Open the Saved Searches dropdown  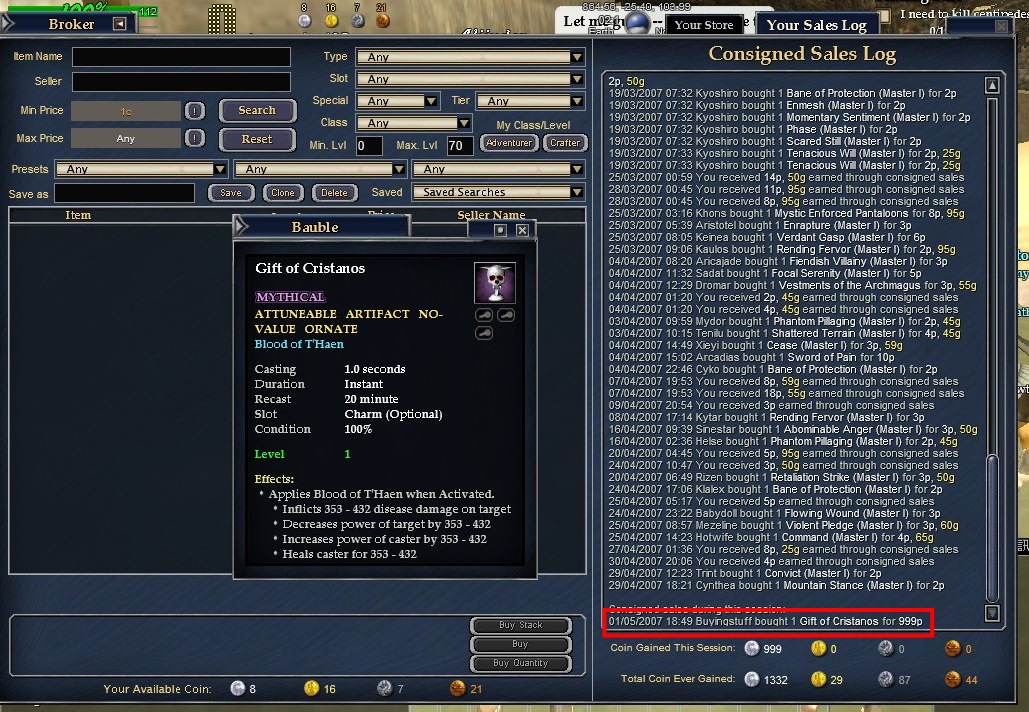(x=498, y=192)
